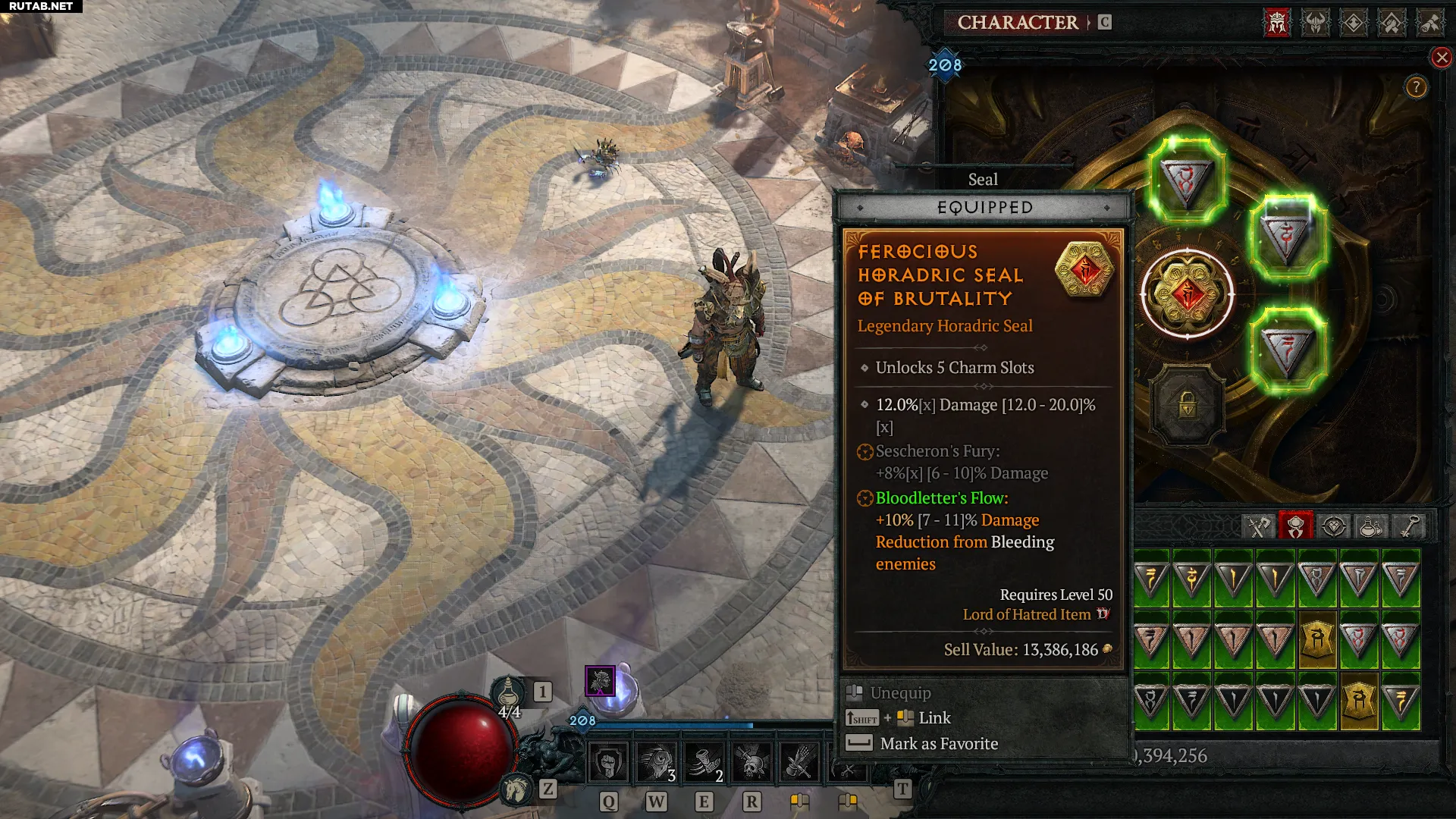
Task: Select the equipped Horadric Seal slot
Action: [x=1187, y=293]
